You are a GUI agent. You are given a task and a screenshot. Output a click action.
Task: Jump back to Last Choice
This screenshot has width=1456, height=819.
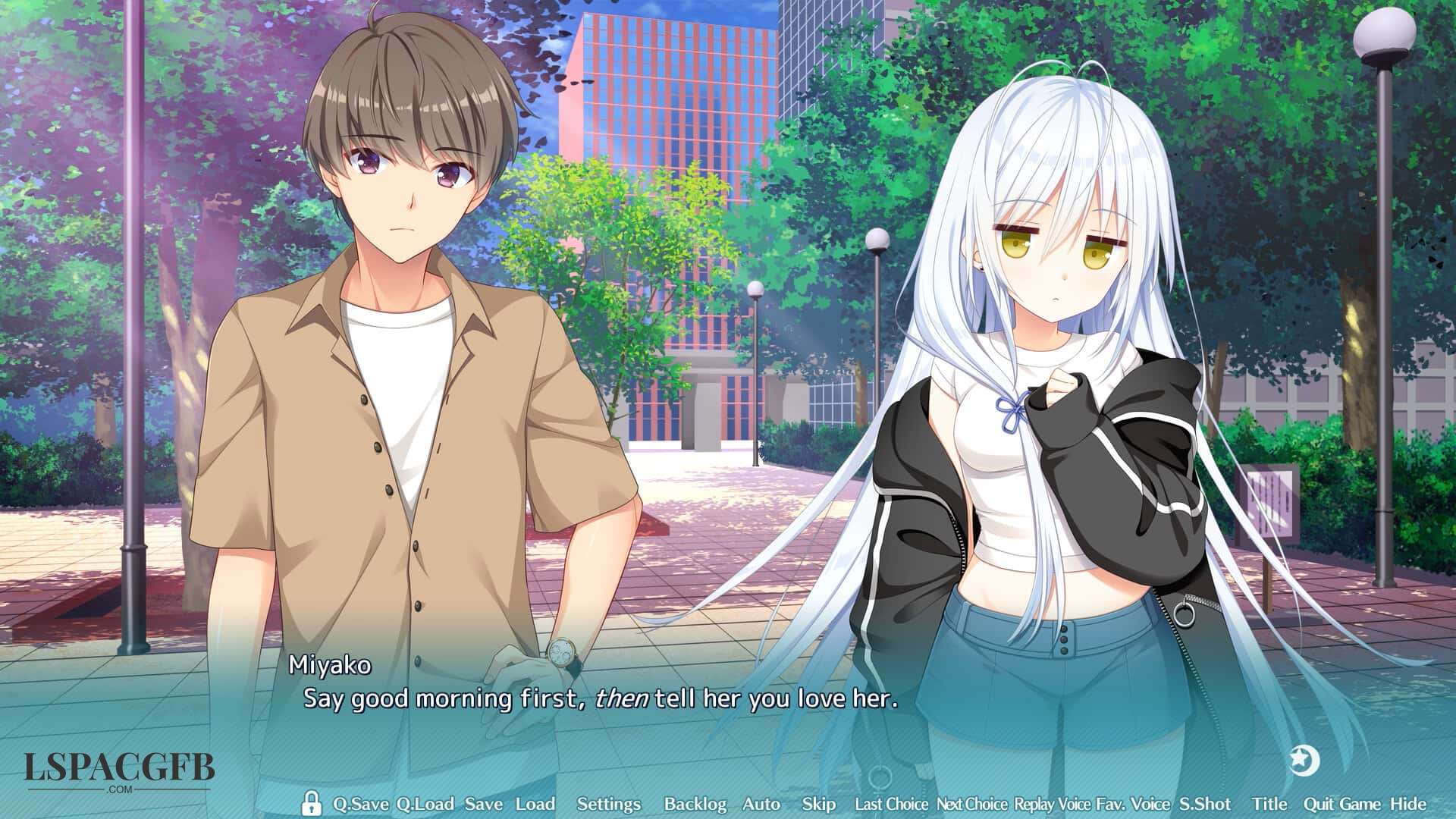tap(891, 804)
